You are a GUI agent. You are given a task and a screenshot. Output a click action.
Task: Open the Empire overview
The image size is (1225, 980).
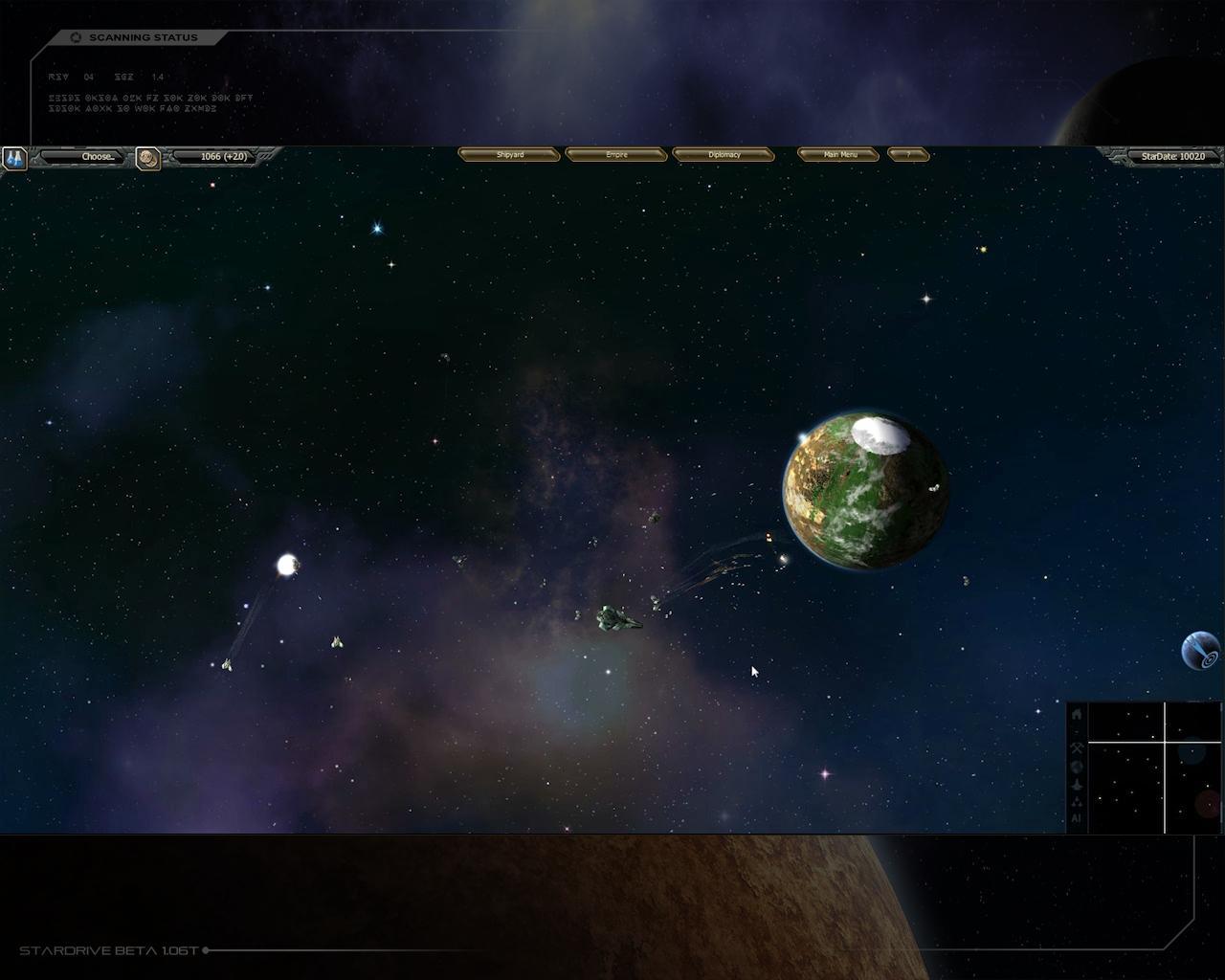click(x=616, y=155)
